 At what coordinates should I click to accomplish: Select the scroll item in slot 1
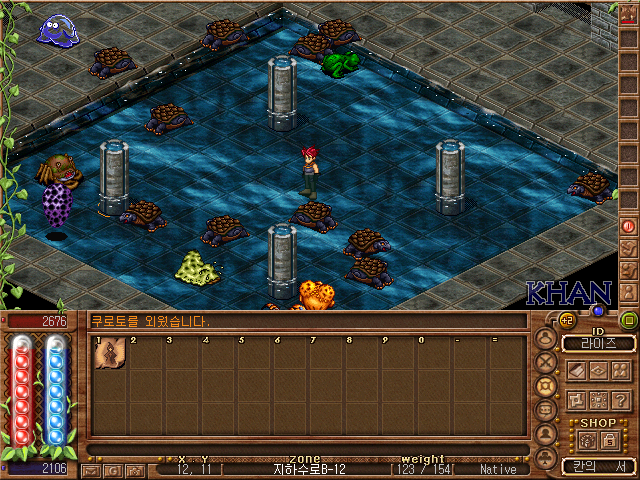point(109,354)
